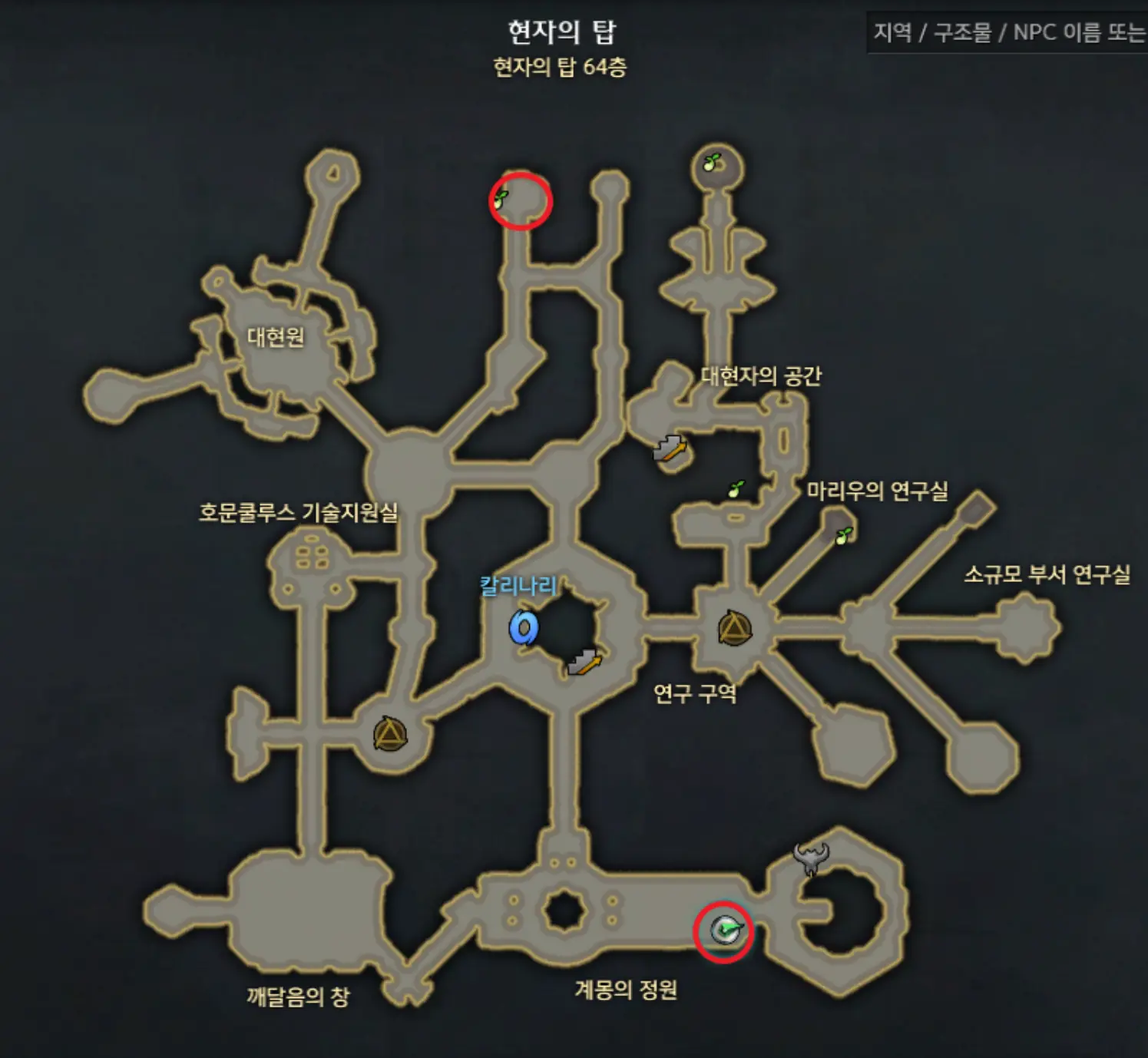Select the sprout gathering icon in the top-right room

click(x=711, y=163)
